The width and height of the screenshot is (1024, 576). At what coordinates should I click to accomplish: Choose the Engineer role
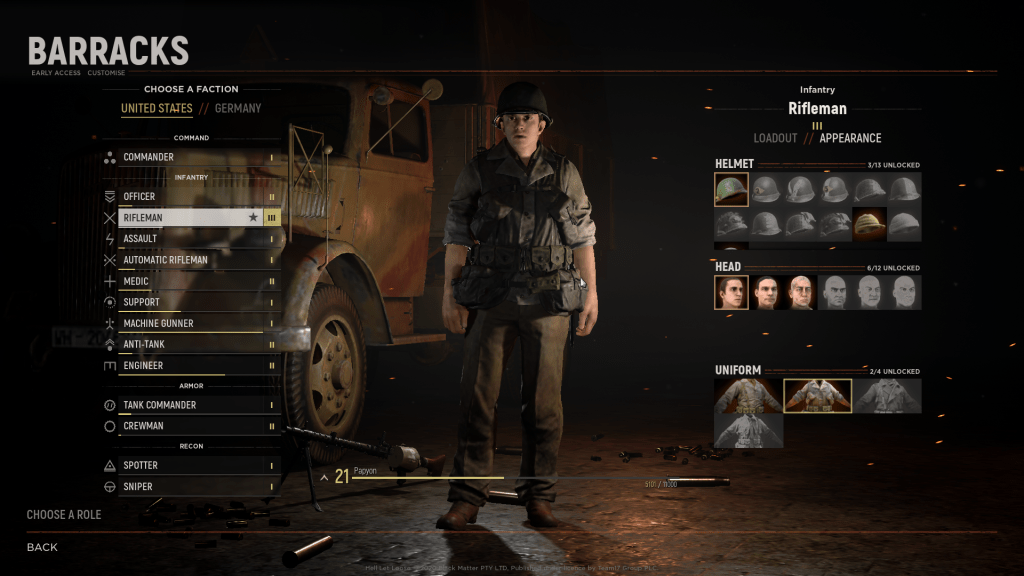[x=190, y=365]
